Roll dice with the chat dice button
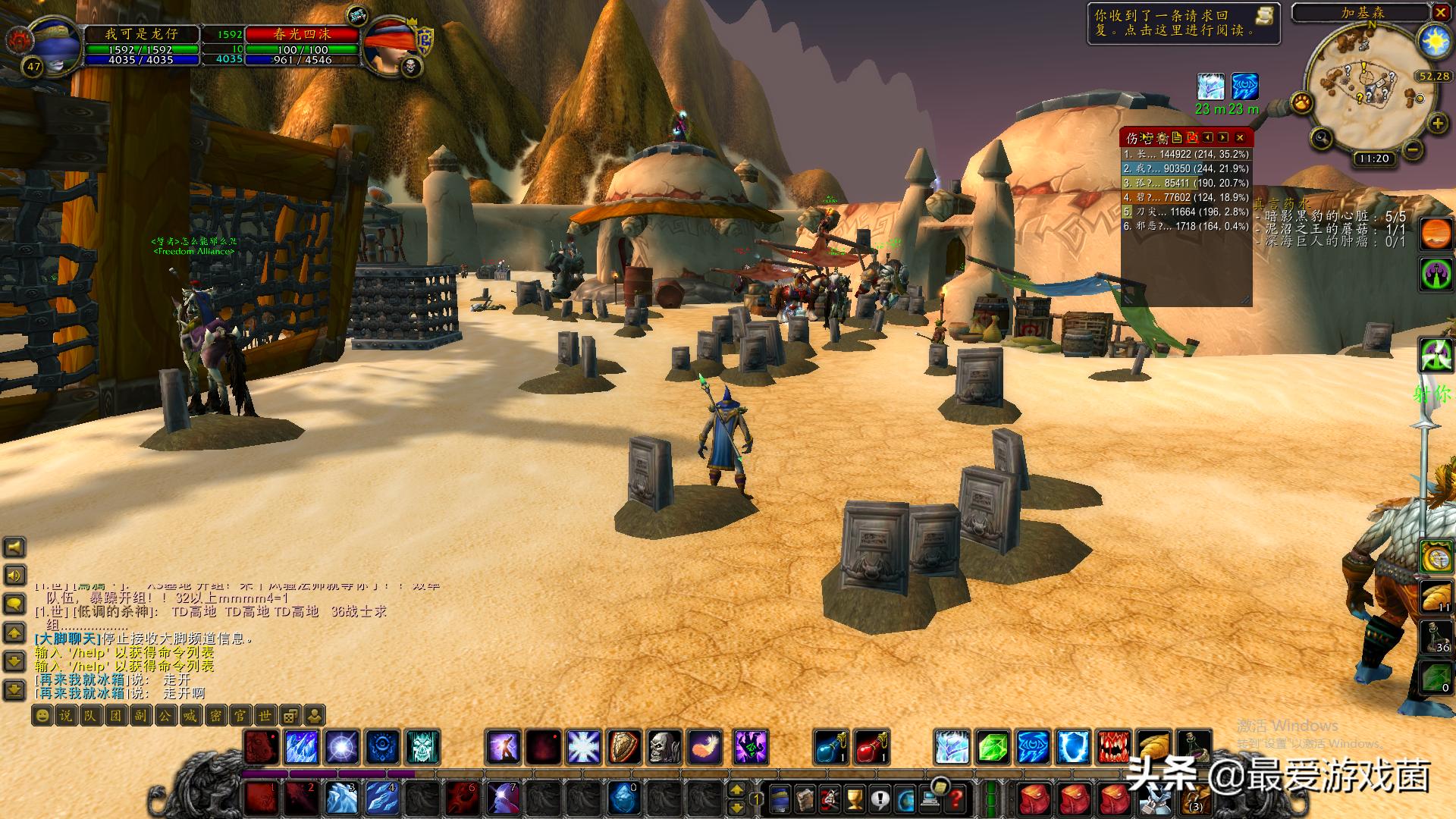The image size is (1456, 819). point(290,715)
